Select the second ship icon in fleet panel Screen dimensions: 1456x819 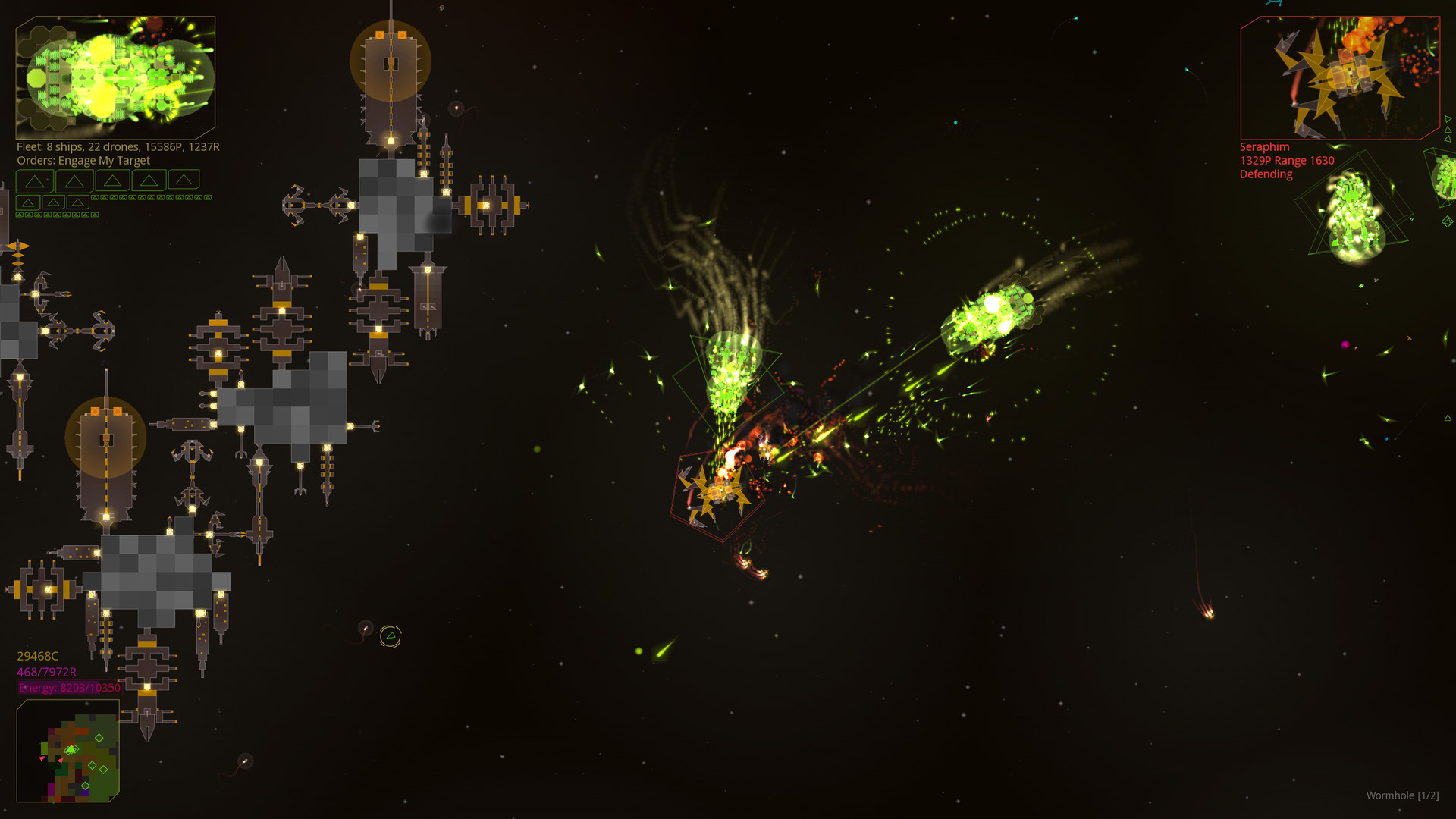click(74, 180)
